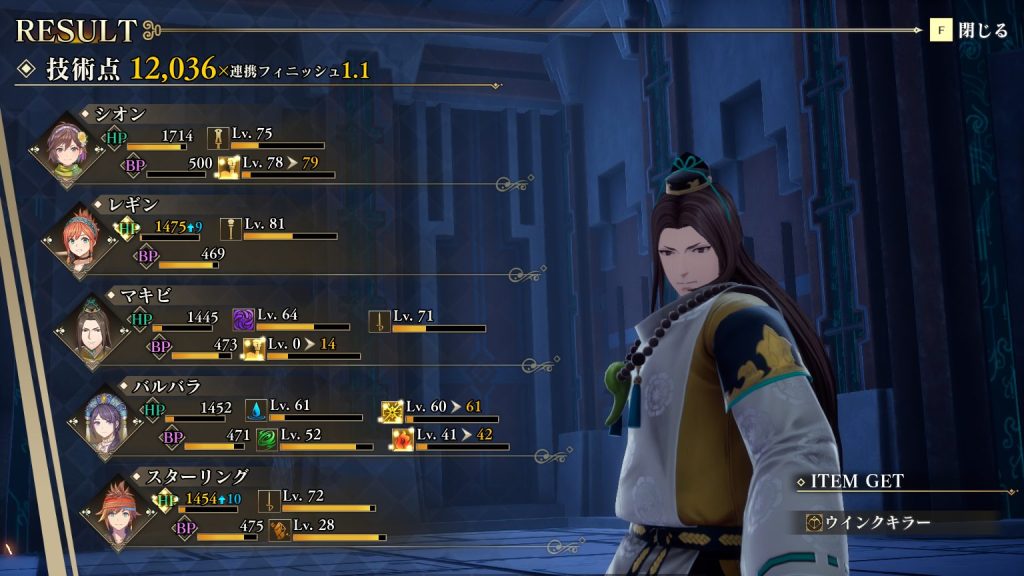Click バルバラ's green swirl skill icon

point(266,438)
